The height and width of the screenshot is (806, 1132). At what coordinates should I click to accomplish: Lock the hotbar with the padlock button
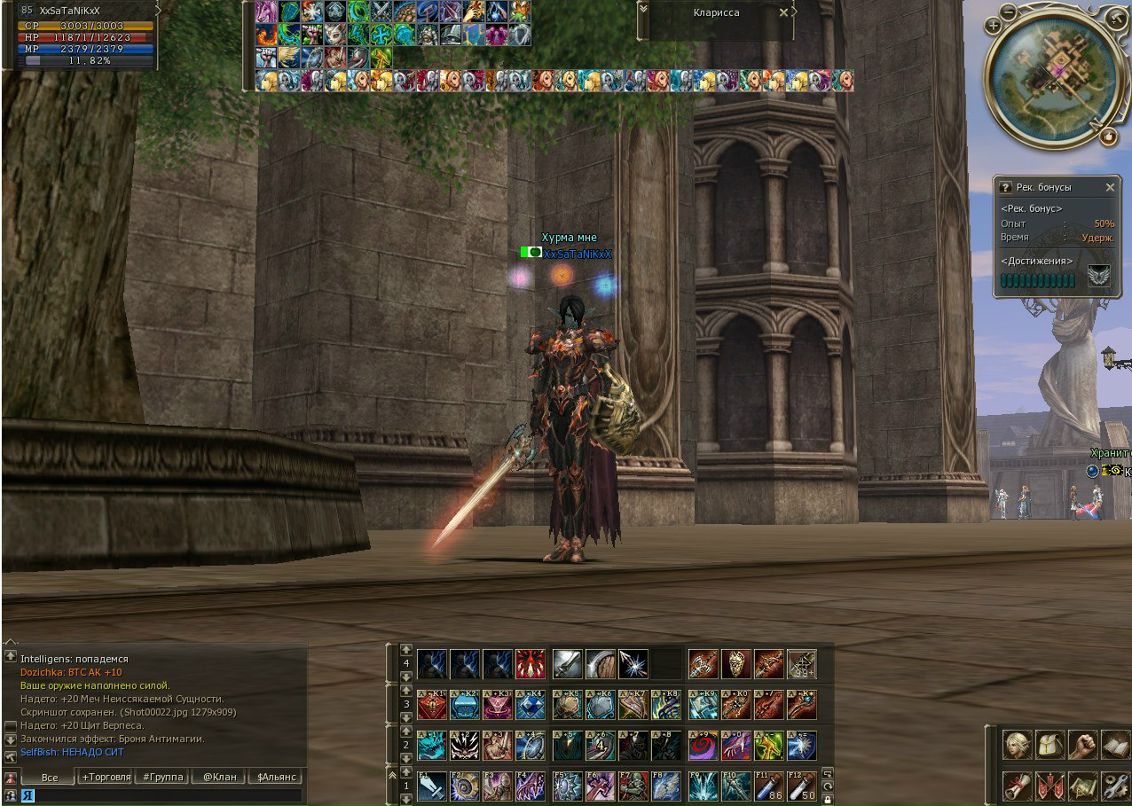coord(827,798)
